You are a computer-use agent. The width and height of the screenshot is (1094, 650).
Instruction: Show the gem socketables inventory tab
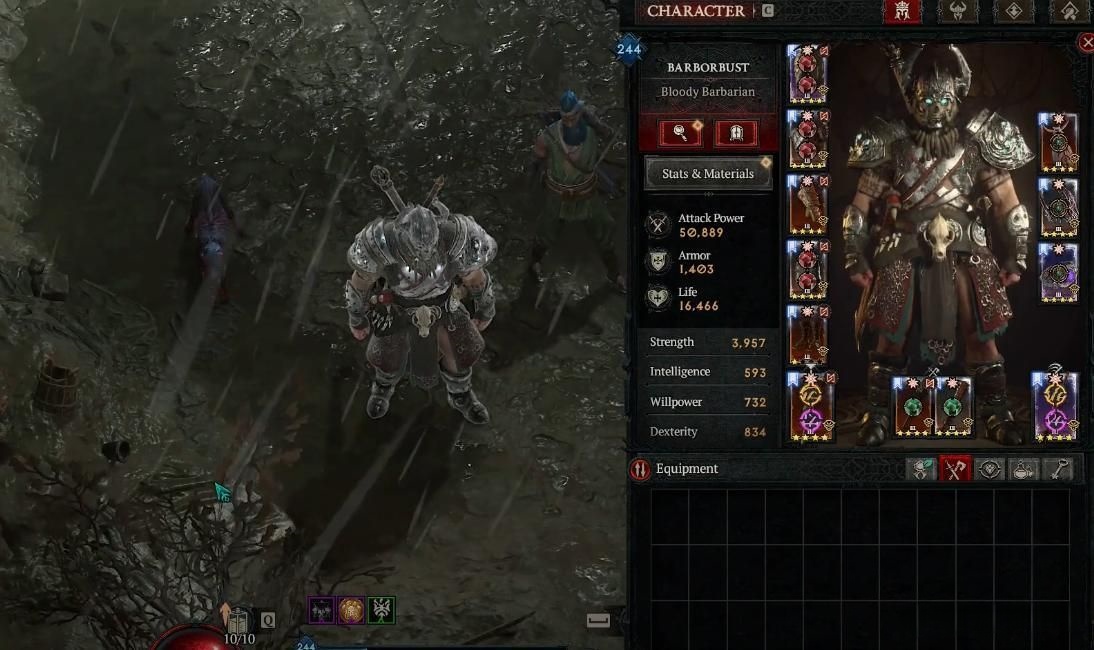click(990, 469)
